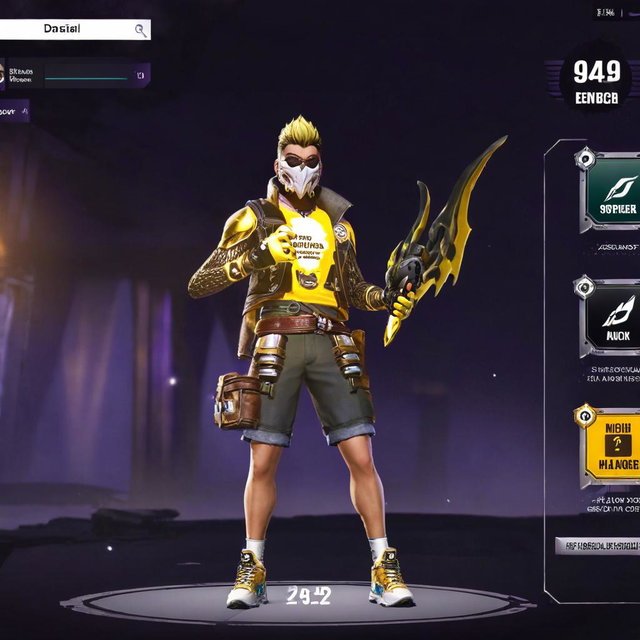Click the magnifying glass search icon
The height and width of the screenshot is (640, 640).
pyautogui.click(x=140, y=31)
